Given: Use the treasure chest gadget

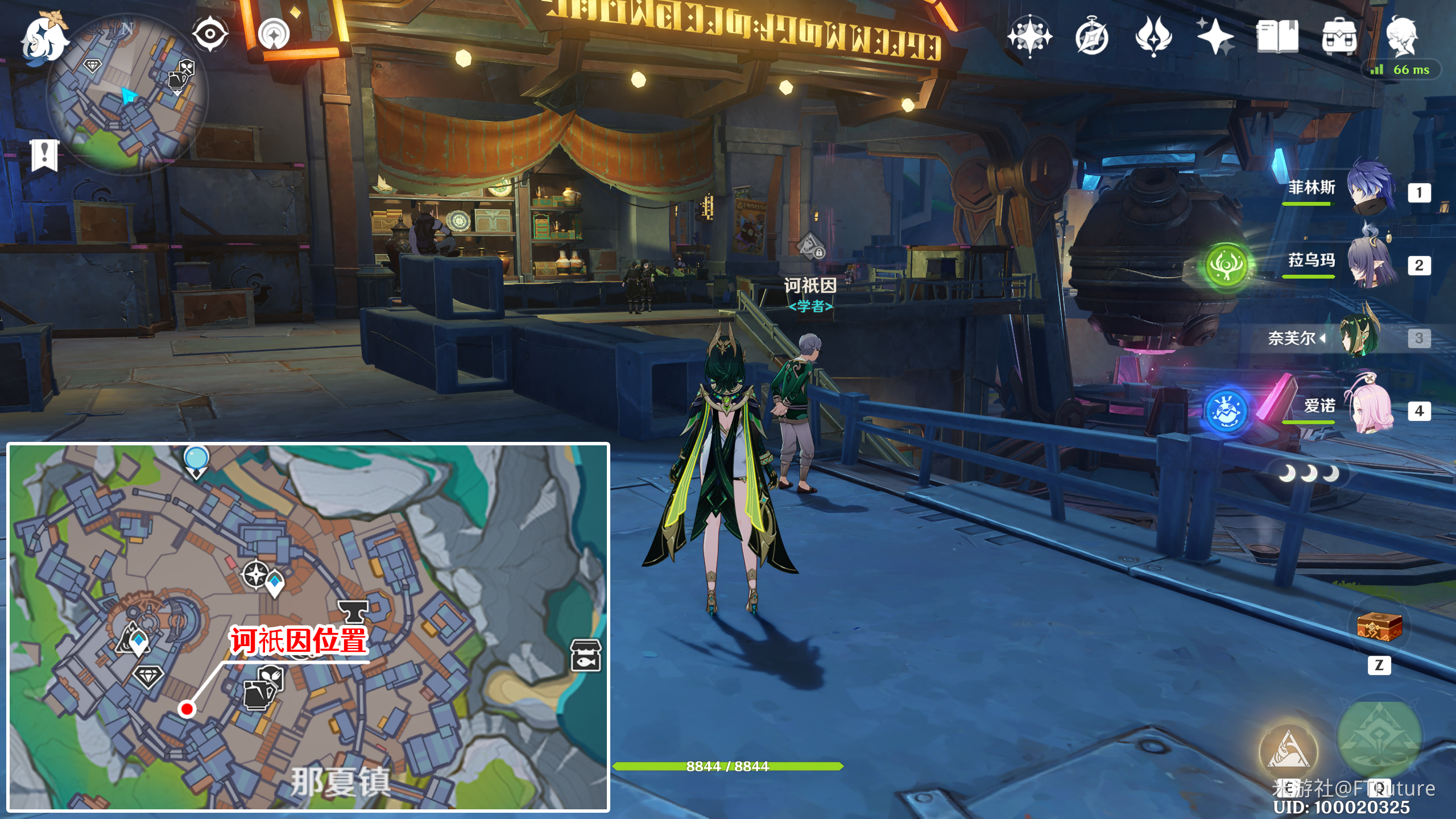Looking at the screenshot, I should [1379, 627].
